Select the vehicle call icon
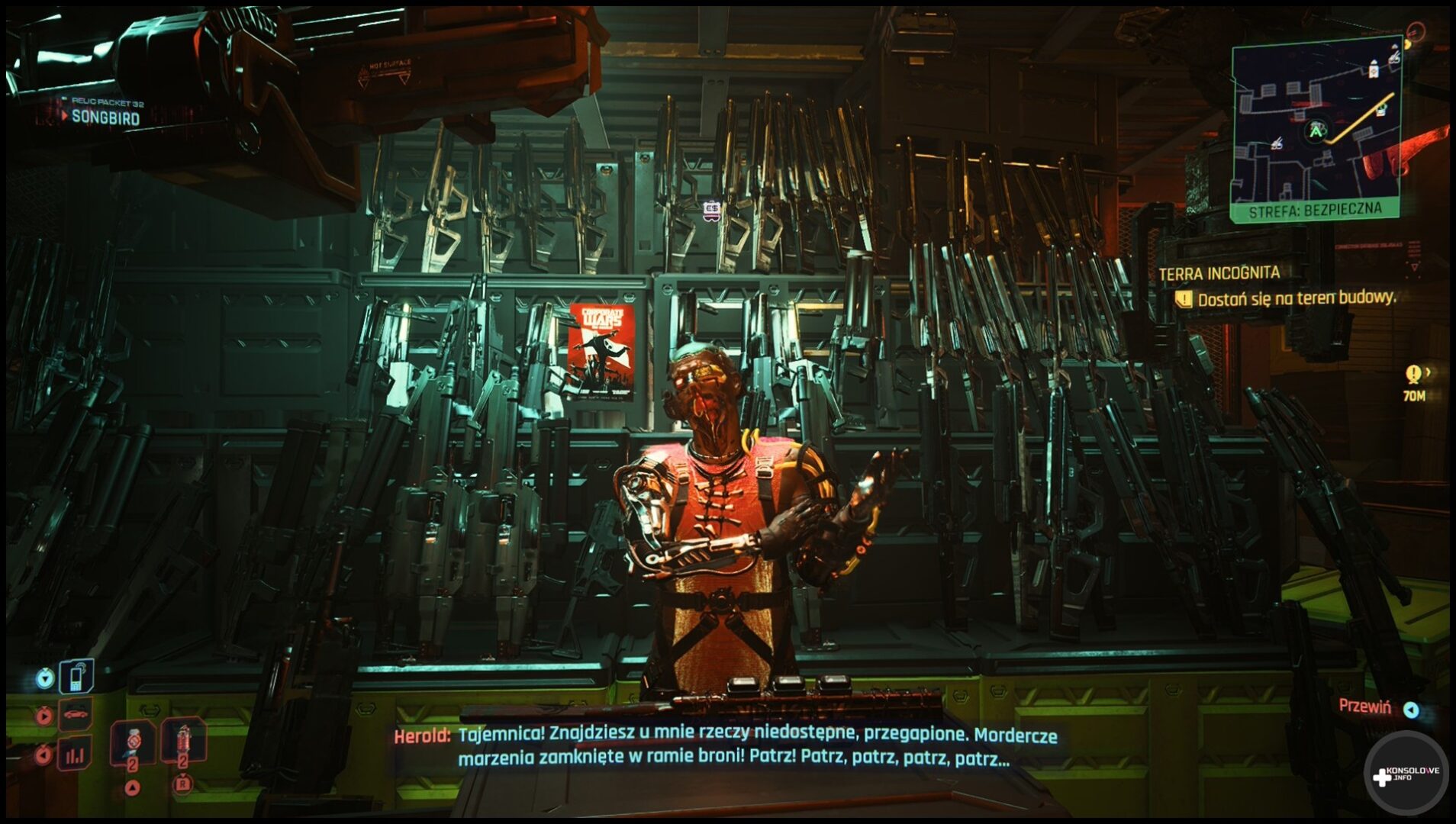 point(76,715)
